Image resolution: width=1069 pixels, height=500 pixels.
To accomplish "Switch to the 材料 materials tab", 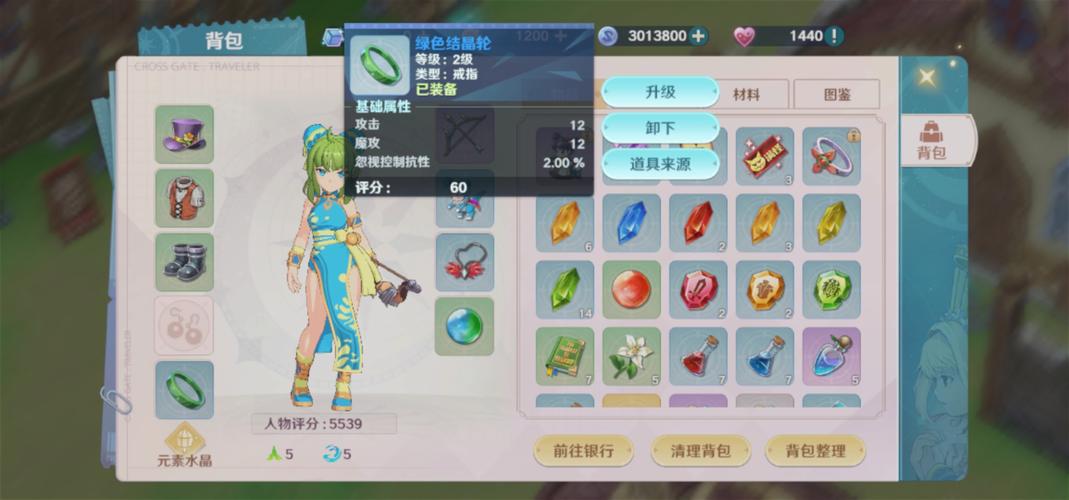I will (746, 95).
